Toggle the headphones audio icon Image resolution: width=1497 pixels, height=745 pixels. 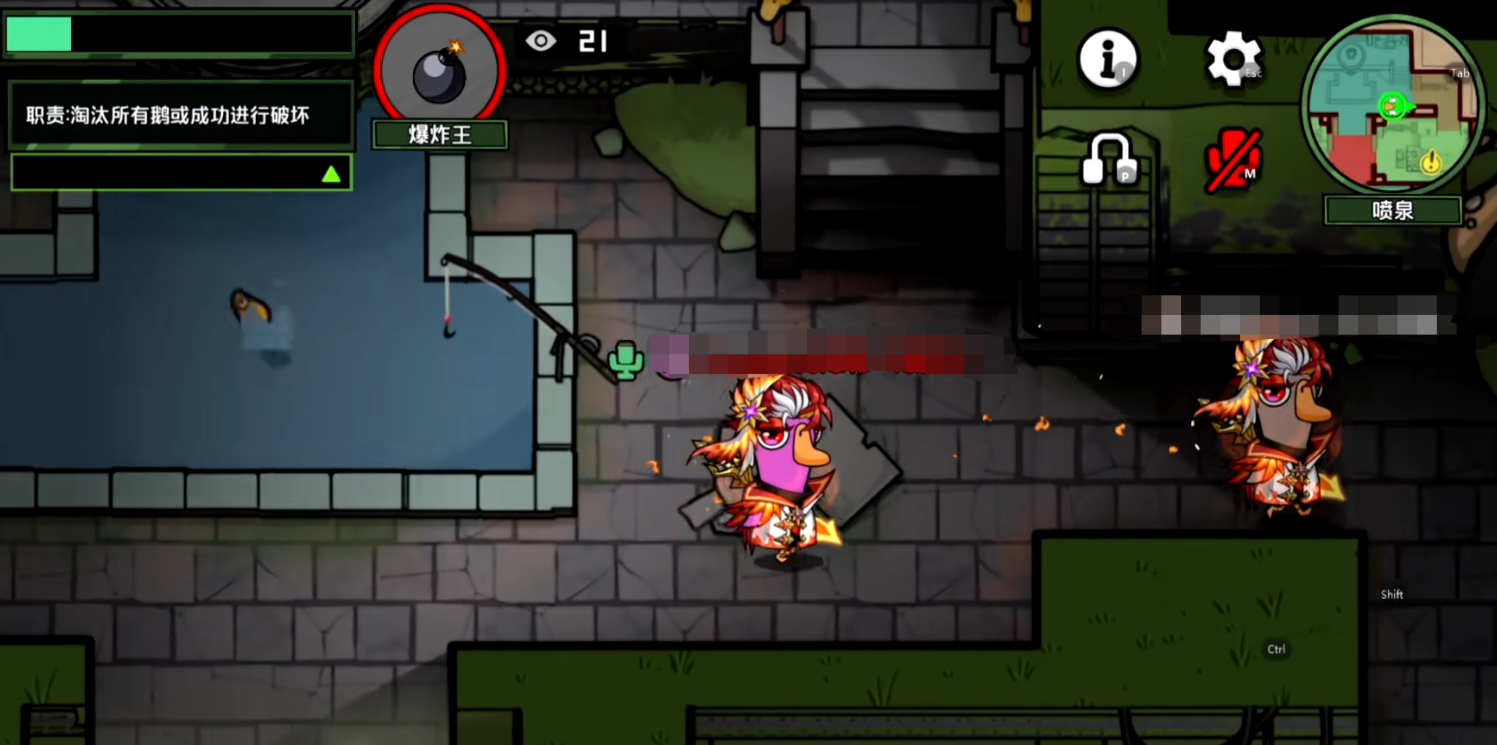click(x=1109, y=159)
